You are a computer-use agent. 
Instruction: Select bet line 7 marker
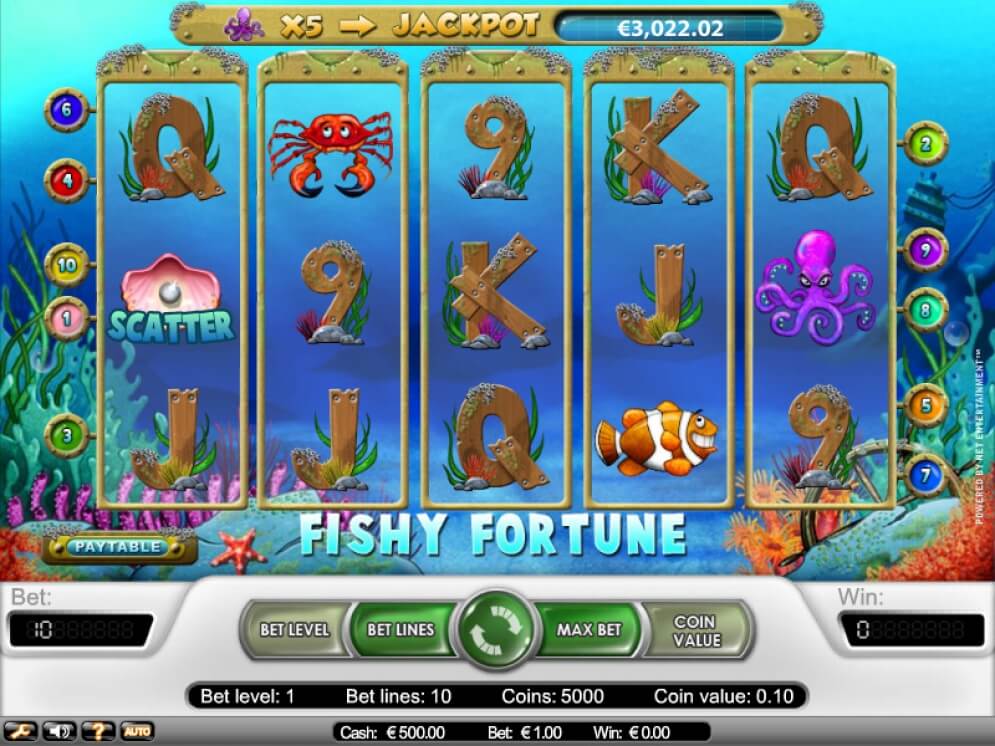(926, 472)
